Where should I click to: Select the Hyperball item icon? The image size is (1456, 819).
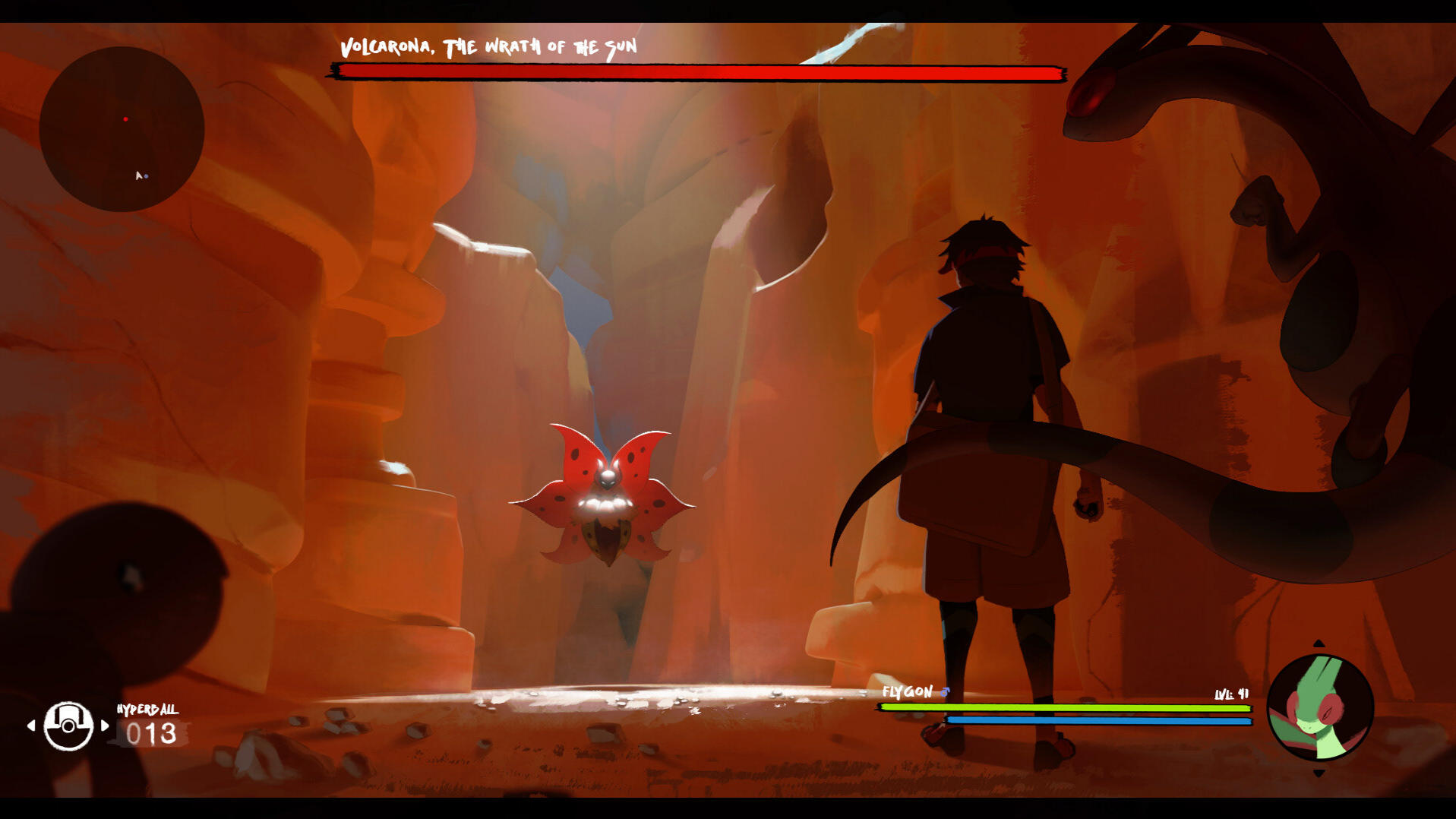point(68,726)
